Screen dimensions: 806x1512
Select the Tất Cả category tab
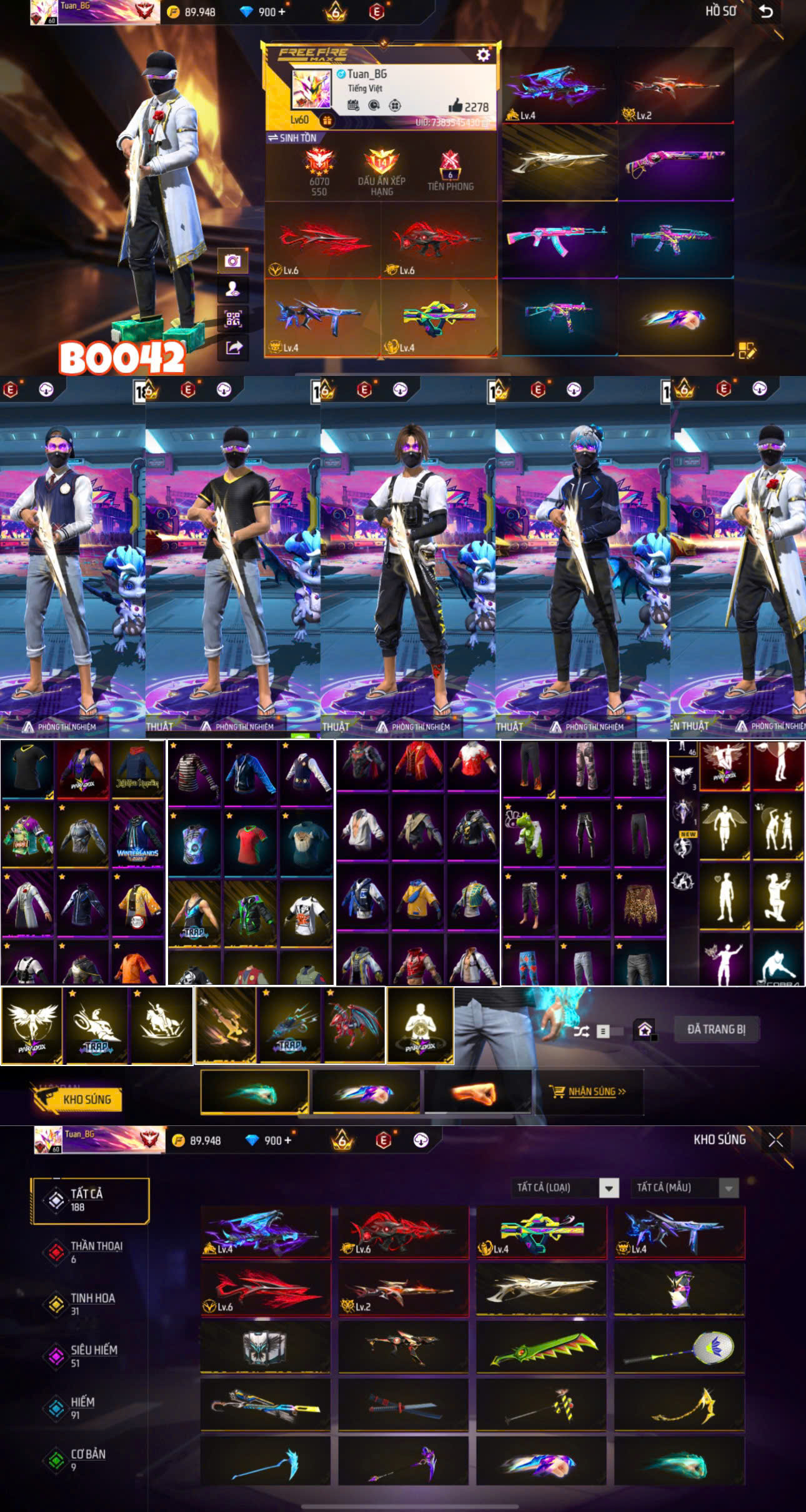89,1200
